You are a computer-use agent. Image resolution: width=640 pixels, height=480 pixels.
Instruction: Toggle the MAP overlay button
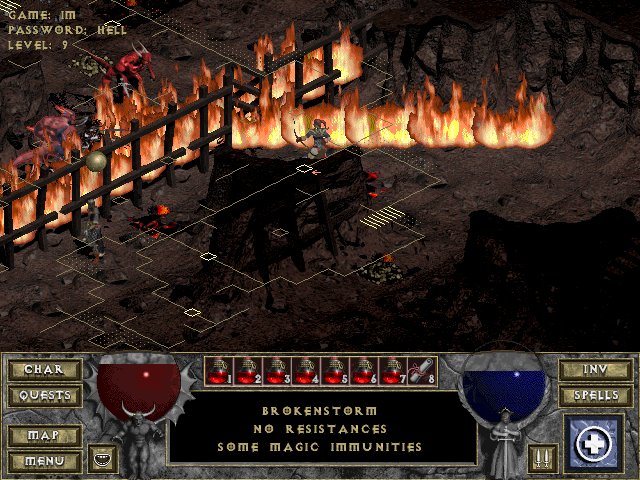click(x=43, y=436)
